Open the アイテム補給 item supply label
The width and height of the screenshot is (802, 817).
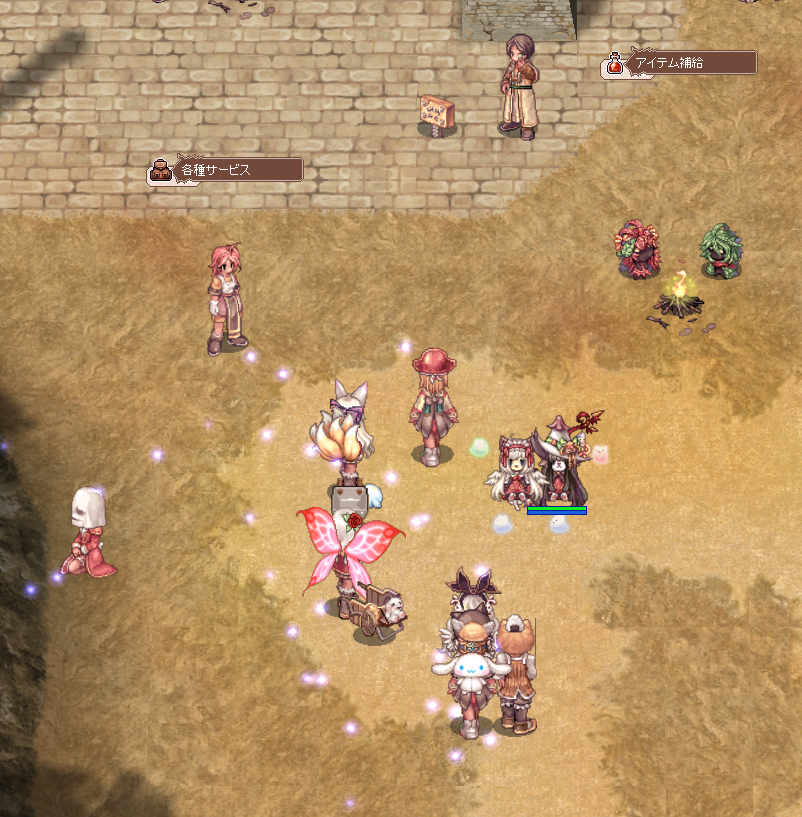[680, 63]
